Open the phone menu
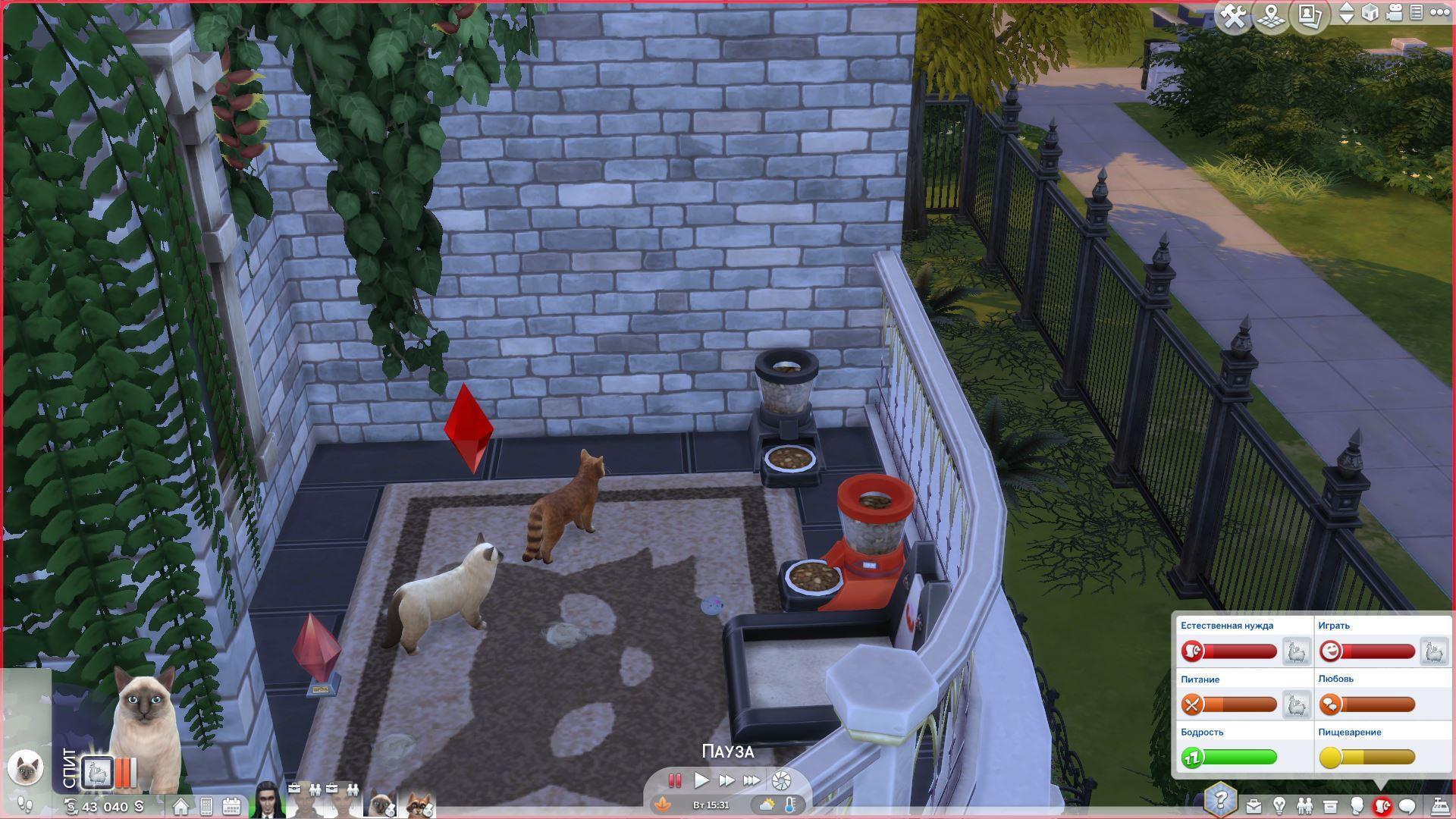Viewport: 1456px width, 819px height. click(206, 806)
